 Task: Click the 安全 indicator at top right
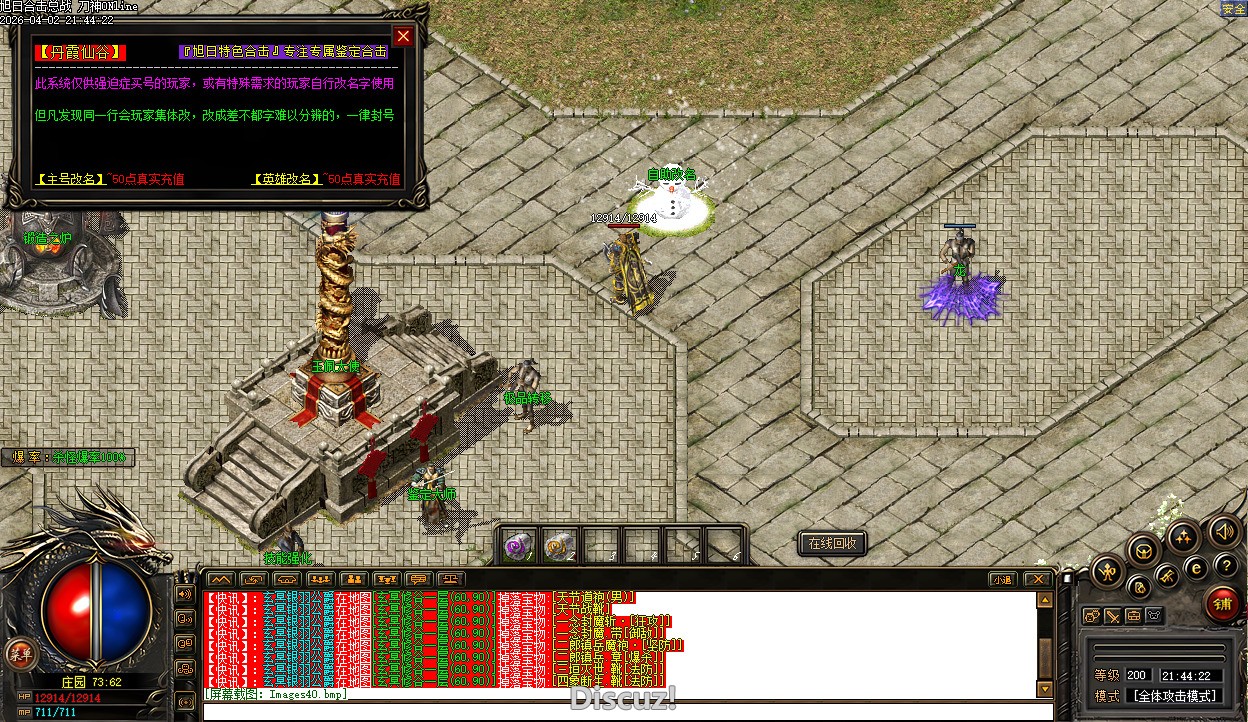pos(1233,9)
